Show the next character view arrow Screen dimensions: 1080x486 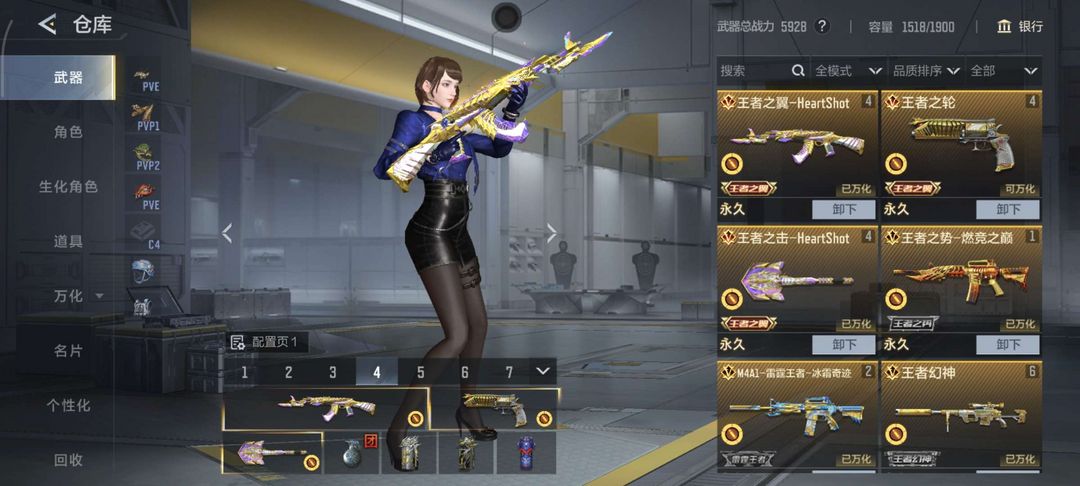coord(551,233)
